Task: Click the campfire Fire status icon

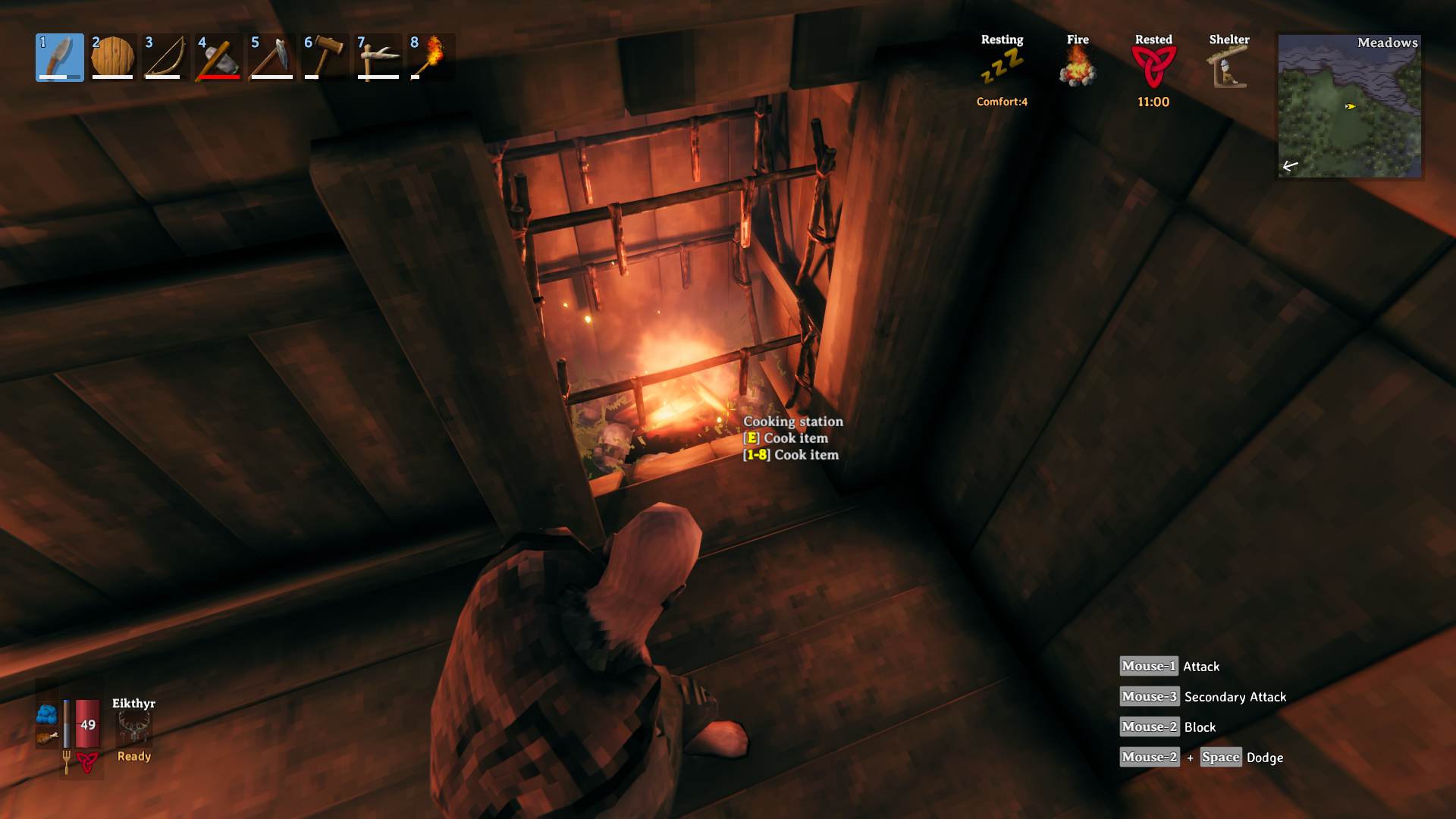Action: (1078, 64)
